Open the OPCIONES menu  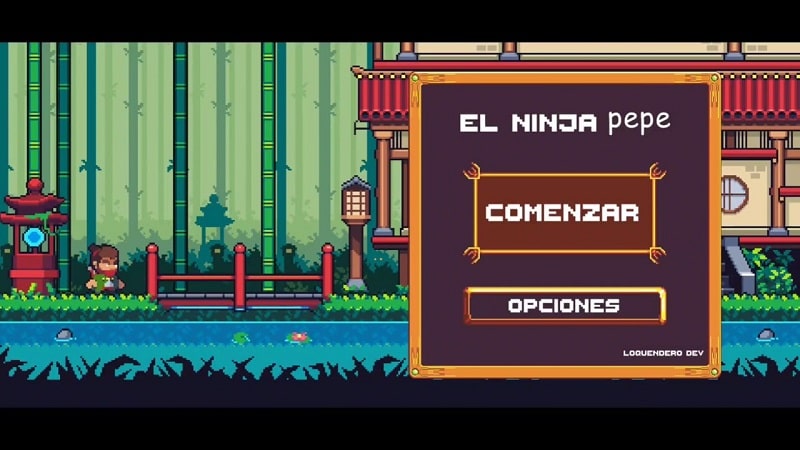coord(564,306)
